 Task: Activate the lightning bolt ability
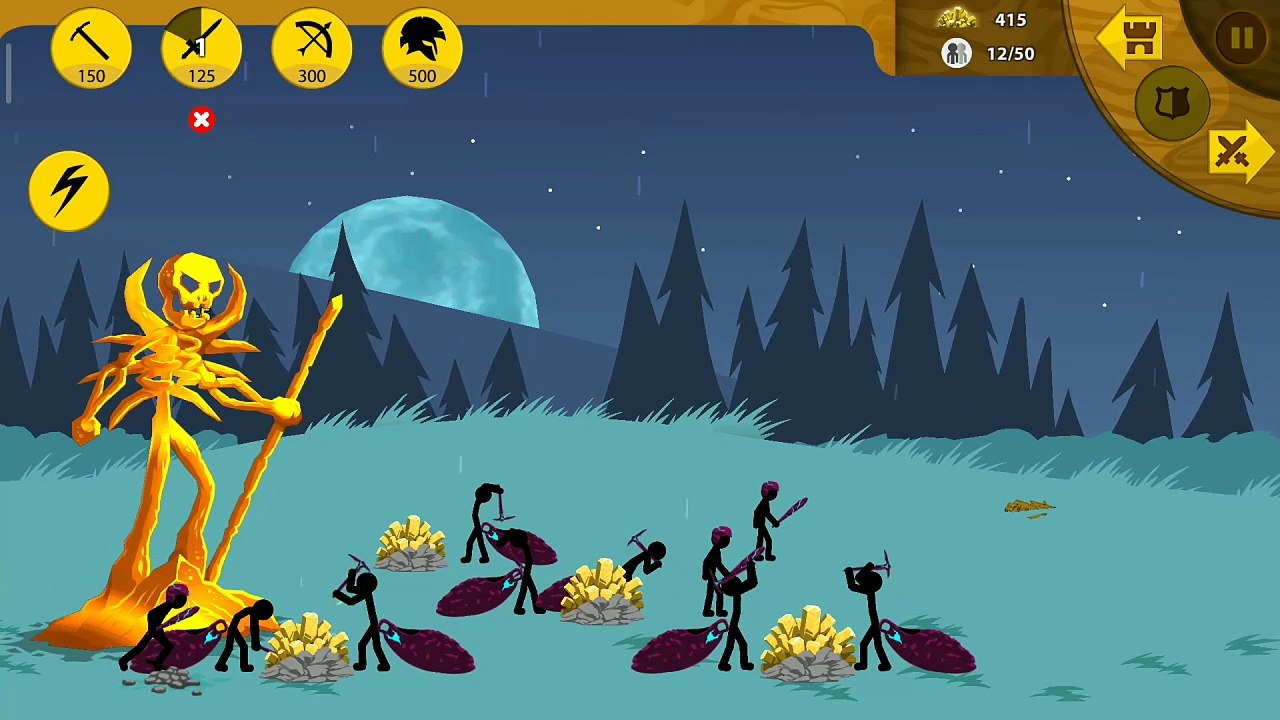click(69, 190)
